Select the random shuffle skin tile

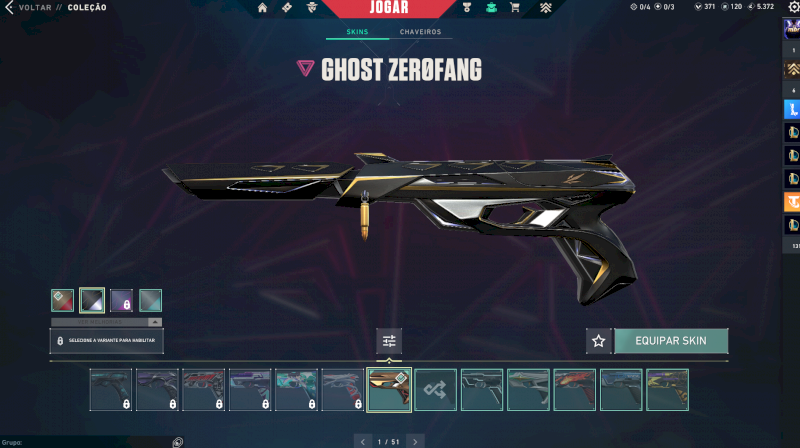pyautogui.click(x=436, y=390)
